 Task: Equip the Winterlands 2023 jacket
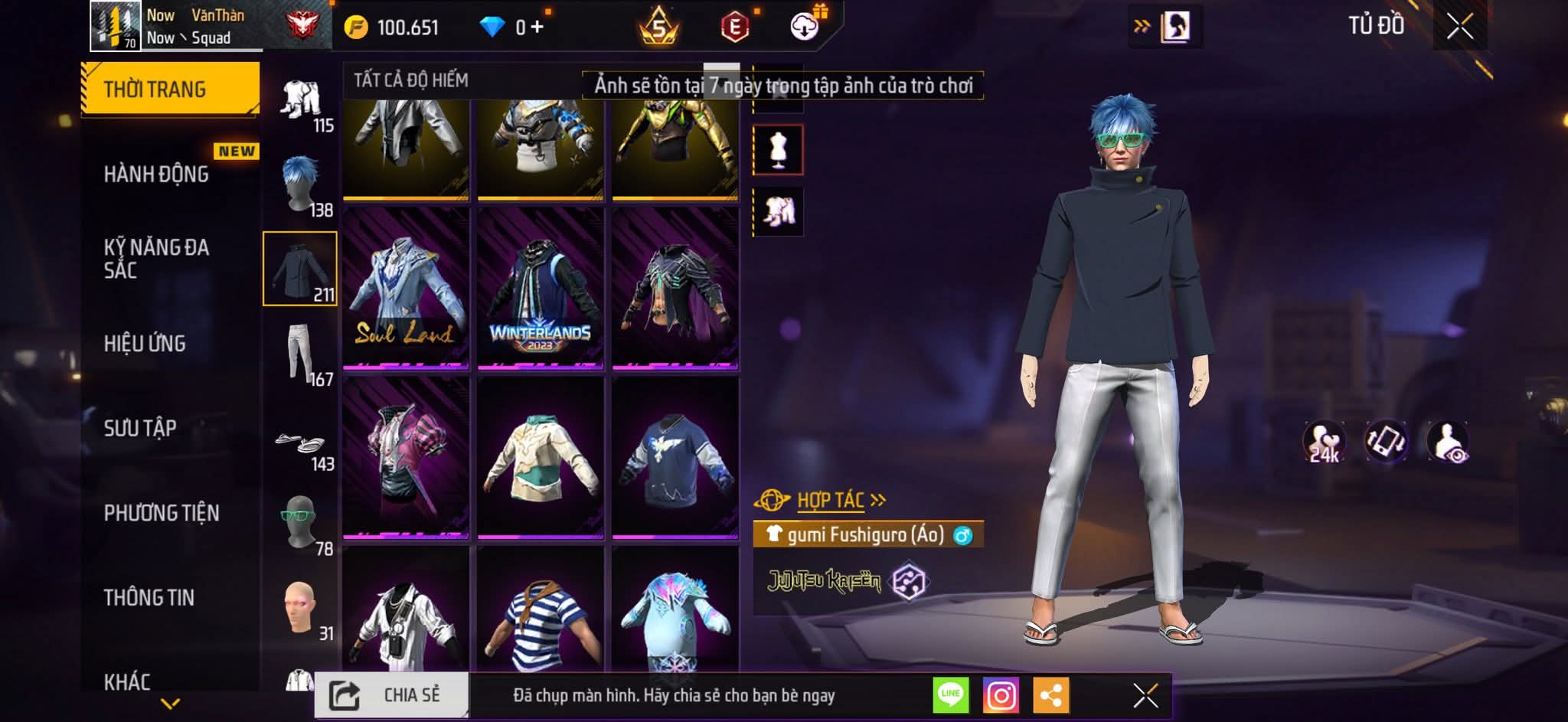click(x=541, y=288)
